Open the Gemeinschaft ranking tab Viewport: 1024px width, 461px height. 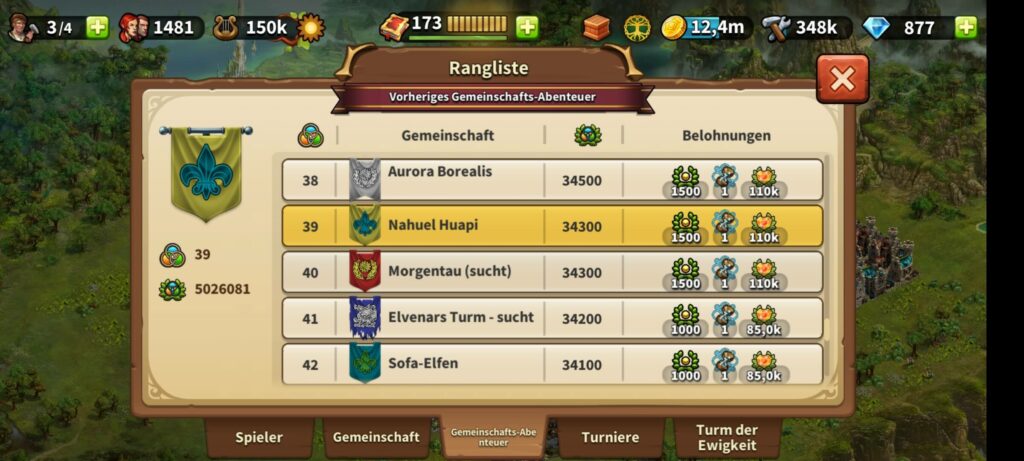click(376, 437)
